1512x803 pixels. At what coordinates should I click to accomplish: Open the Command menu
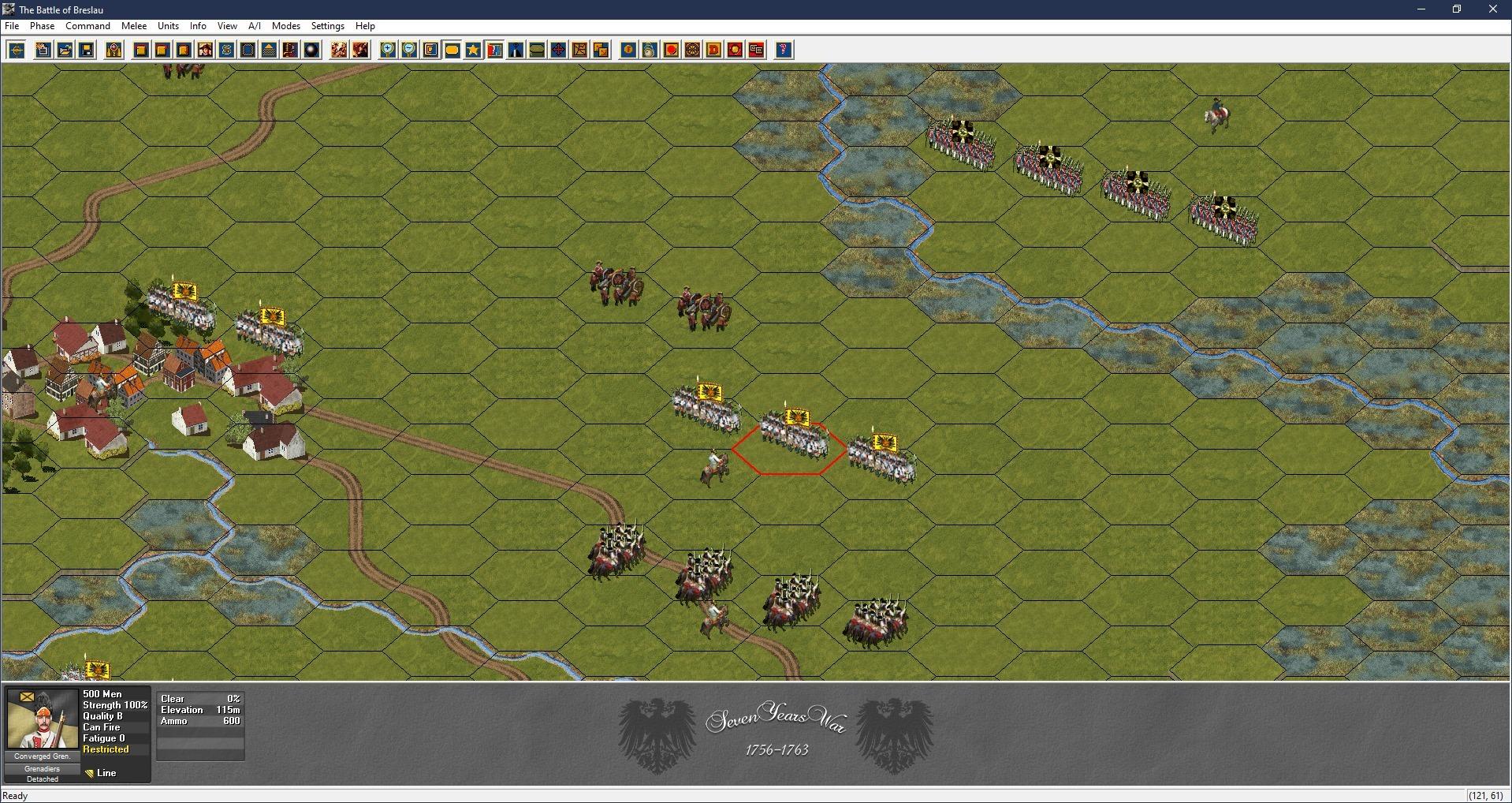click(88, 26)
